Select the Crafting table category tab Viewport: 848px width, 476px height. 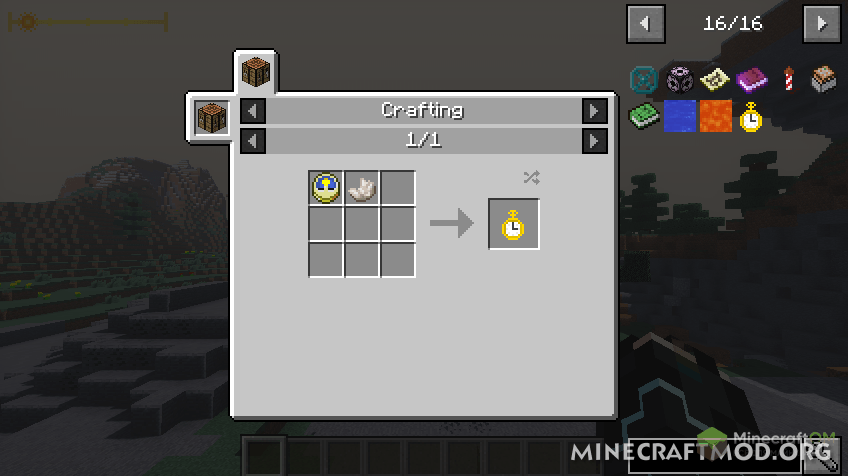pos(256,72)
